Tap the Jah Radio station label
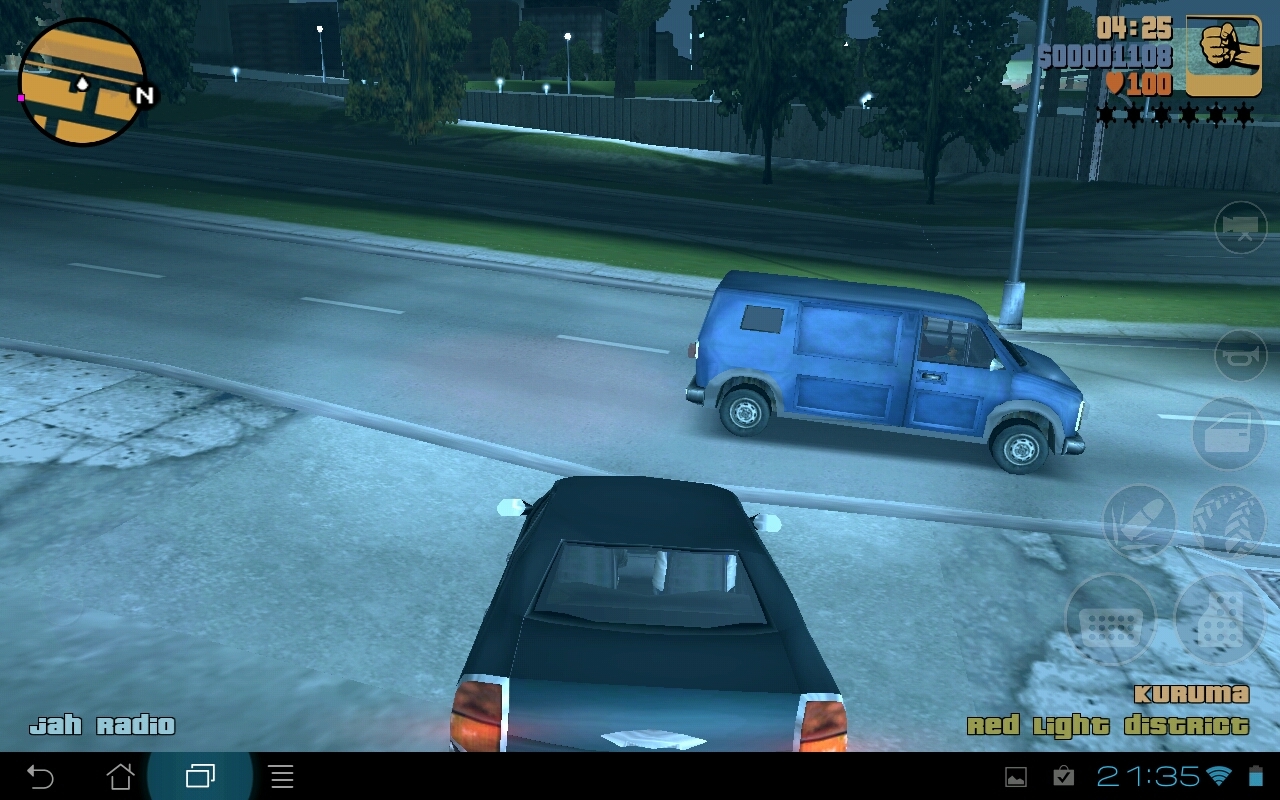Screen dimensions: 1280x800 104,724
